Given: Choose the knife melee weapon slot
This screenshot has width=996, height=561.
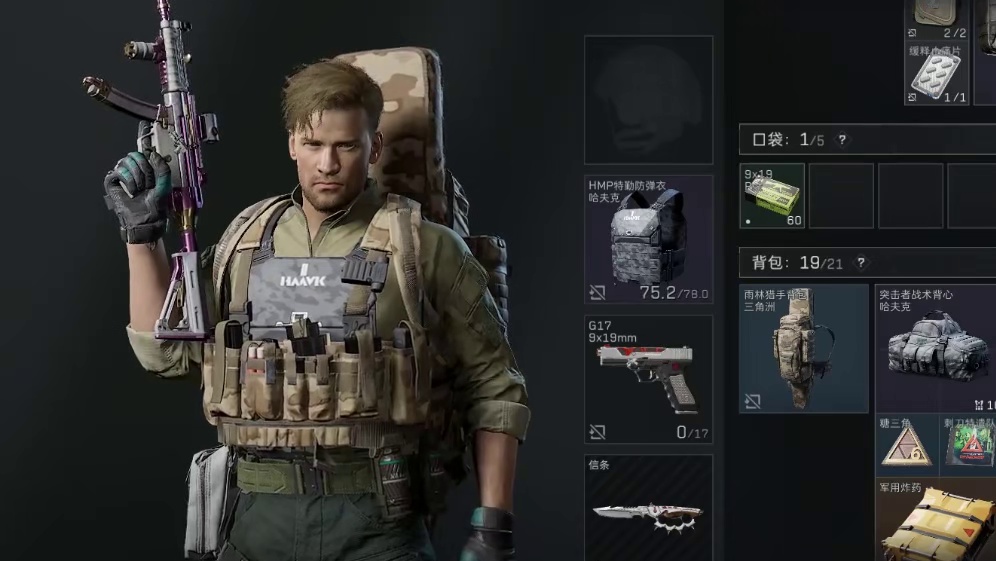Looking at the screenshot, I should 648,510.
